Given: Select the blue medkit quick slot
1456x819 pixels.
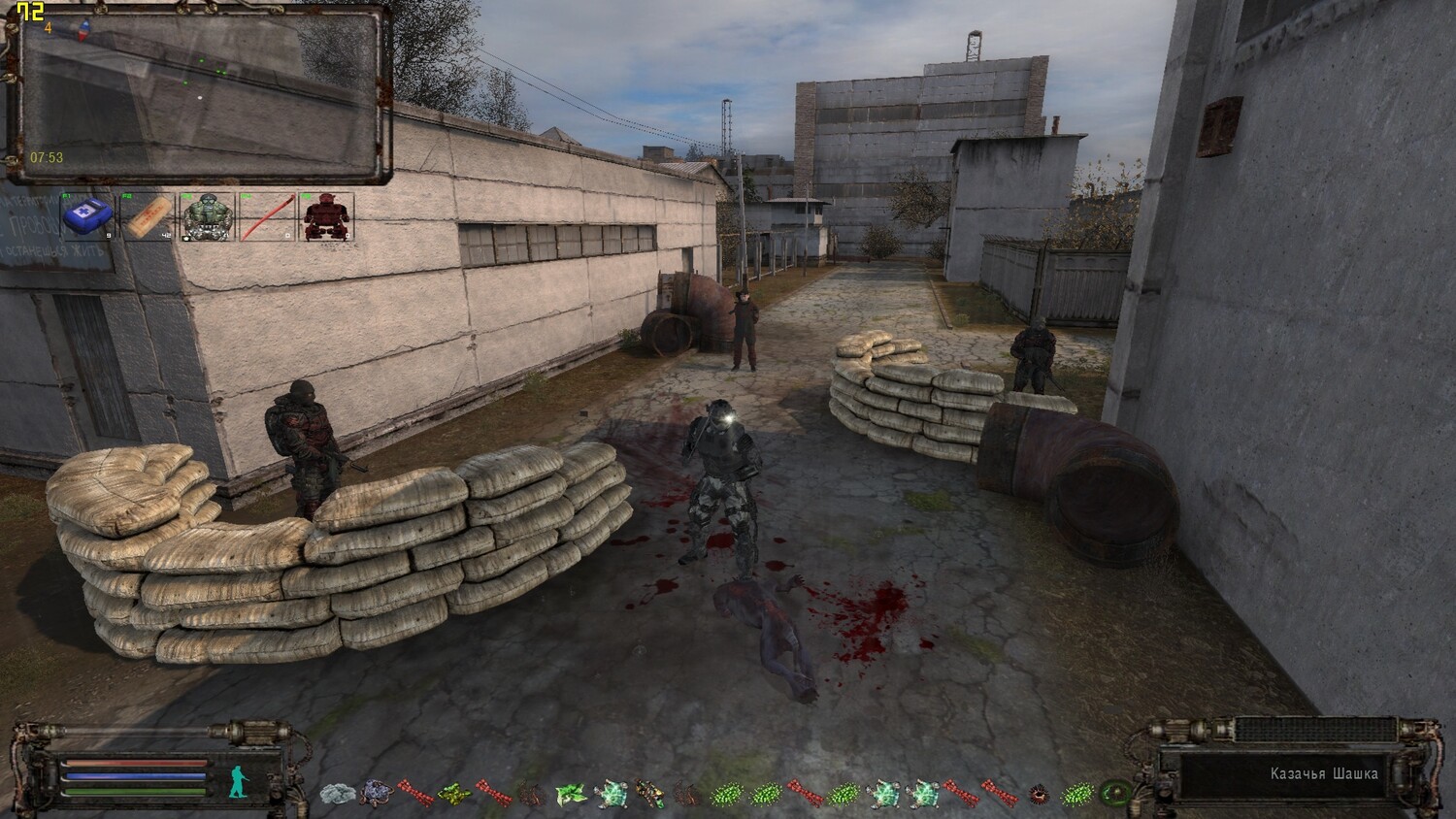Looking at the screenshot, I should tap(87, 216).
